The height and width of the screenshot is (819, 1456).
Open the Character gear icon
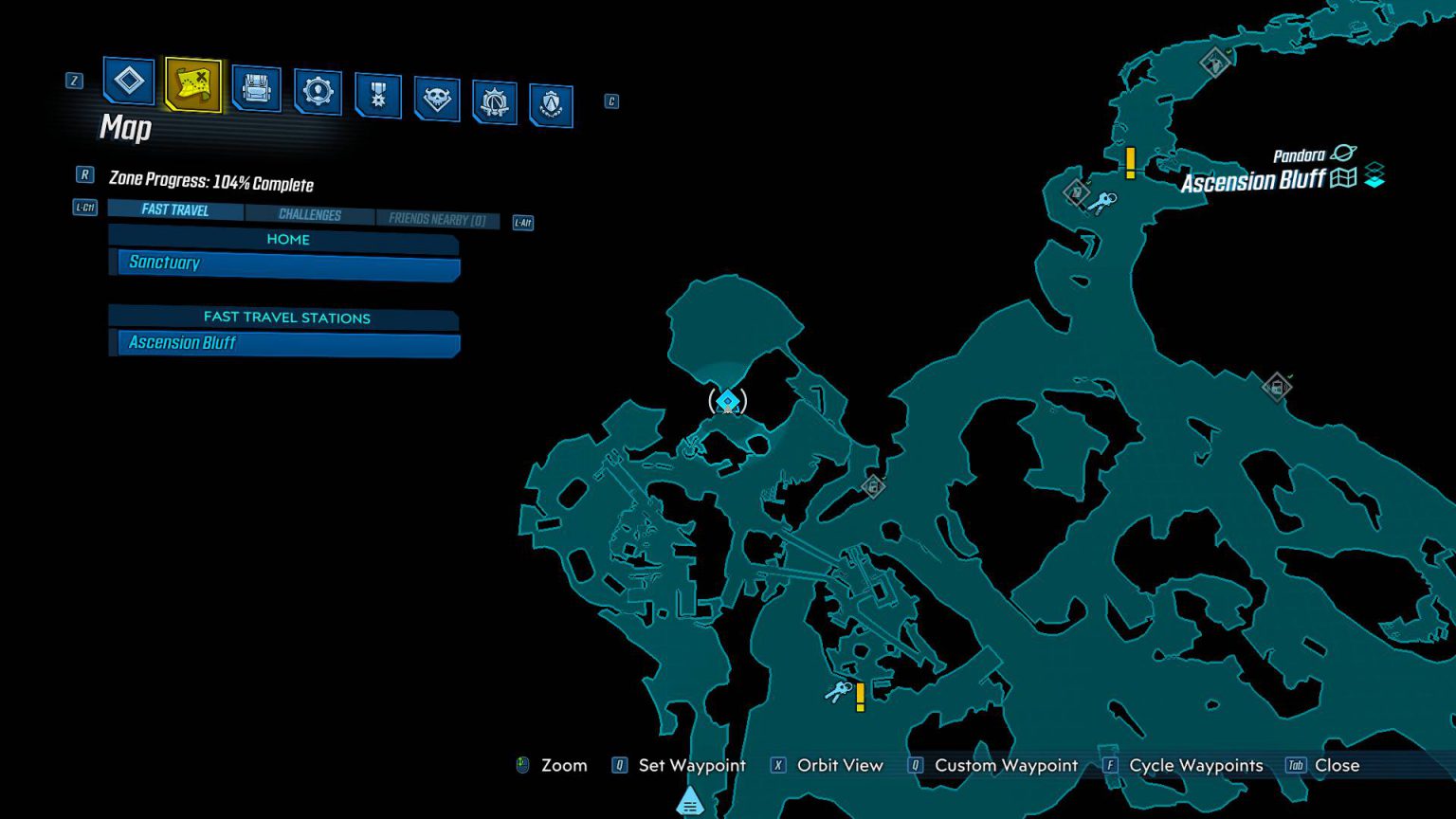[318, 90]
